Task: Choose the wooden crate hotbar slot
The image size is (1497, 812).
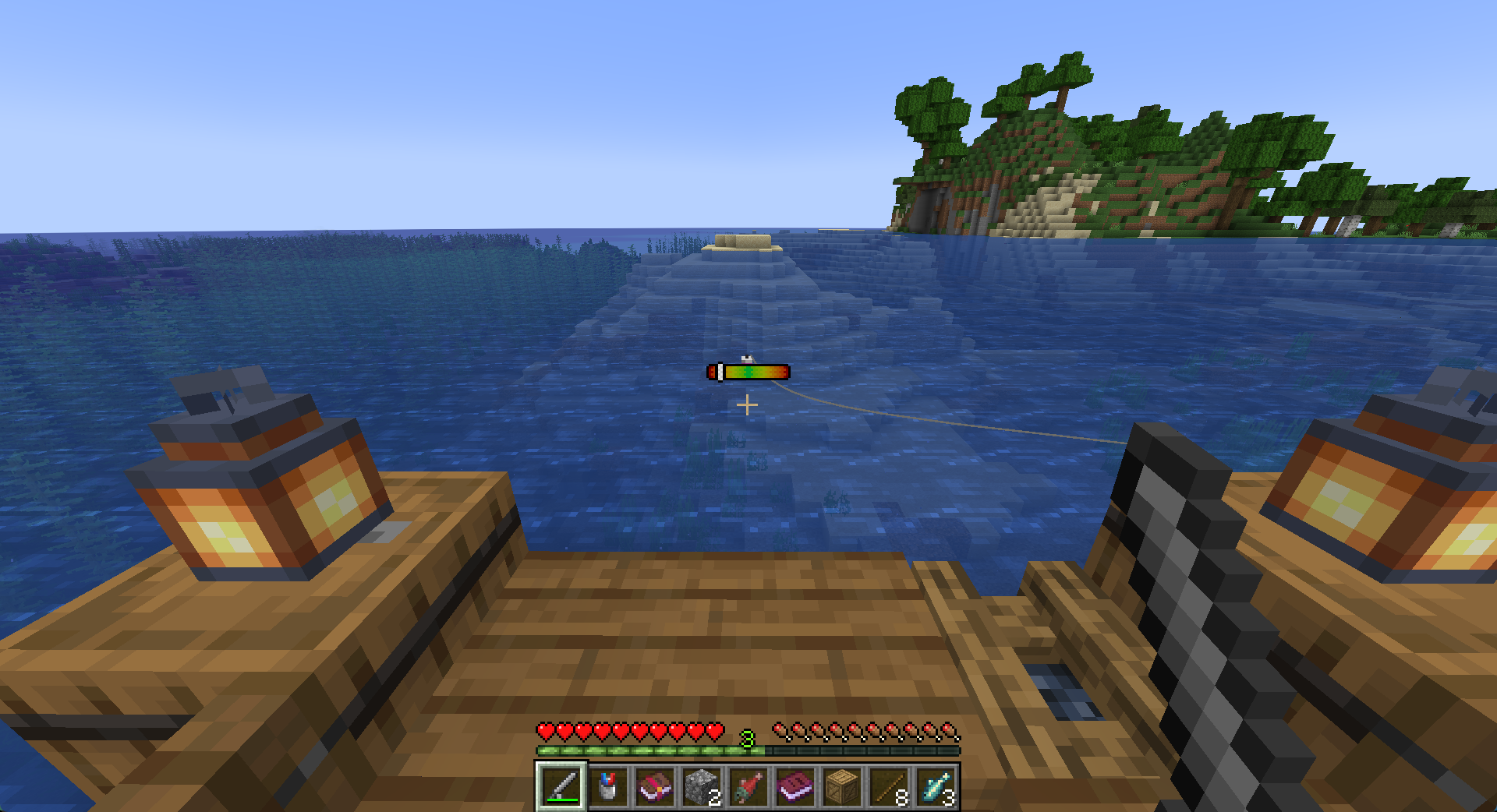Action: [842, 786]
